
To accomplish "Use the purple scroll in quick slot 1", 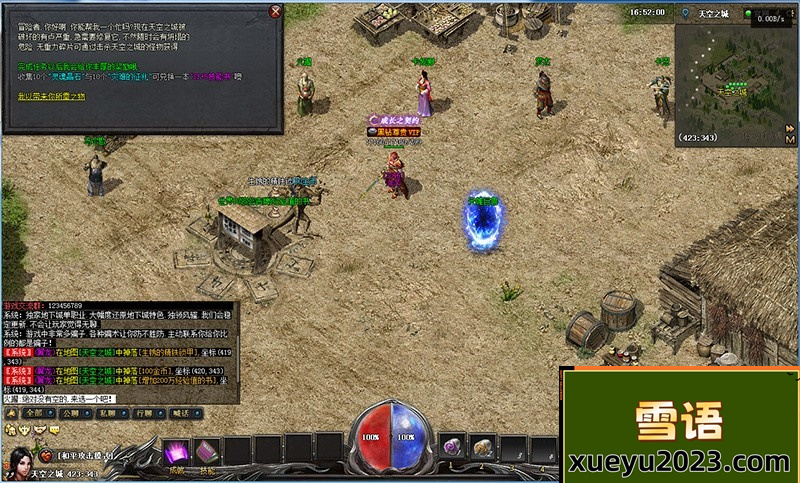I will tap(453, 447).
